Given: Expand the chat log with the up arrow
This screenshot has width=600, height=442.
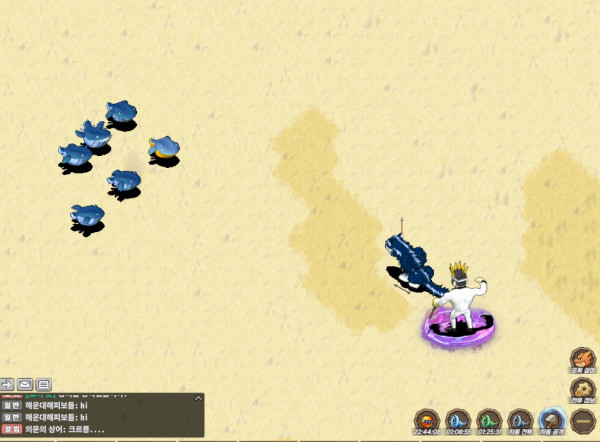Looking at the screenshot, I should tap(197, 399).
